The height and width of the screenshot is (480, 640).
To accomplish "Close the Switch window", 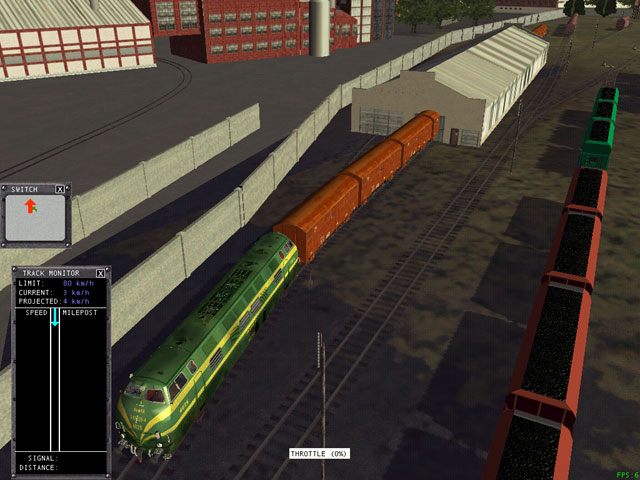I will pyautogui.click(x=60, y=188).
